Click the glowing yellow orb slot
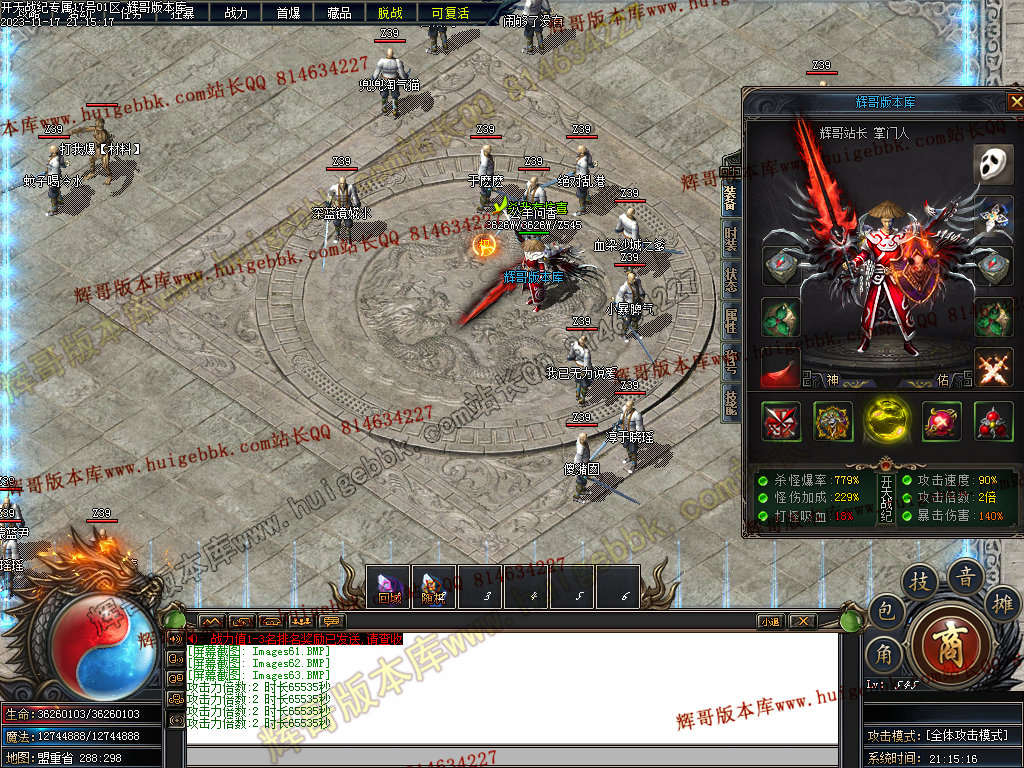 887,421
